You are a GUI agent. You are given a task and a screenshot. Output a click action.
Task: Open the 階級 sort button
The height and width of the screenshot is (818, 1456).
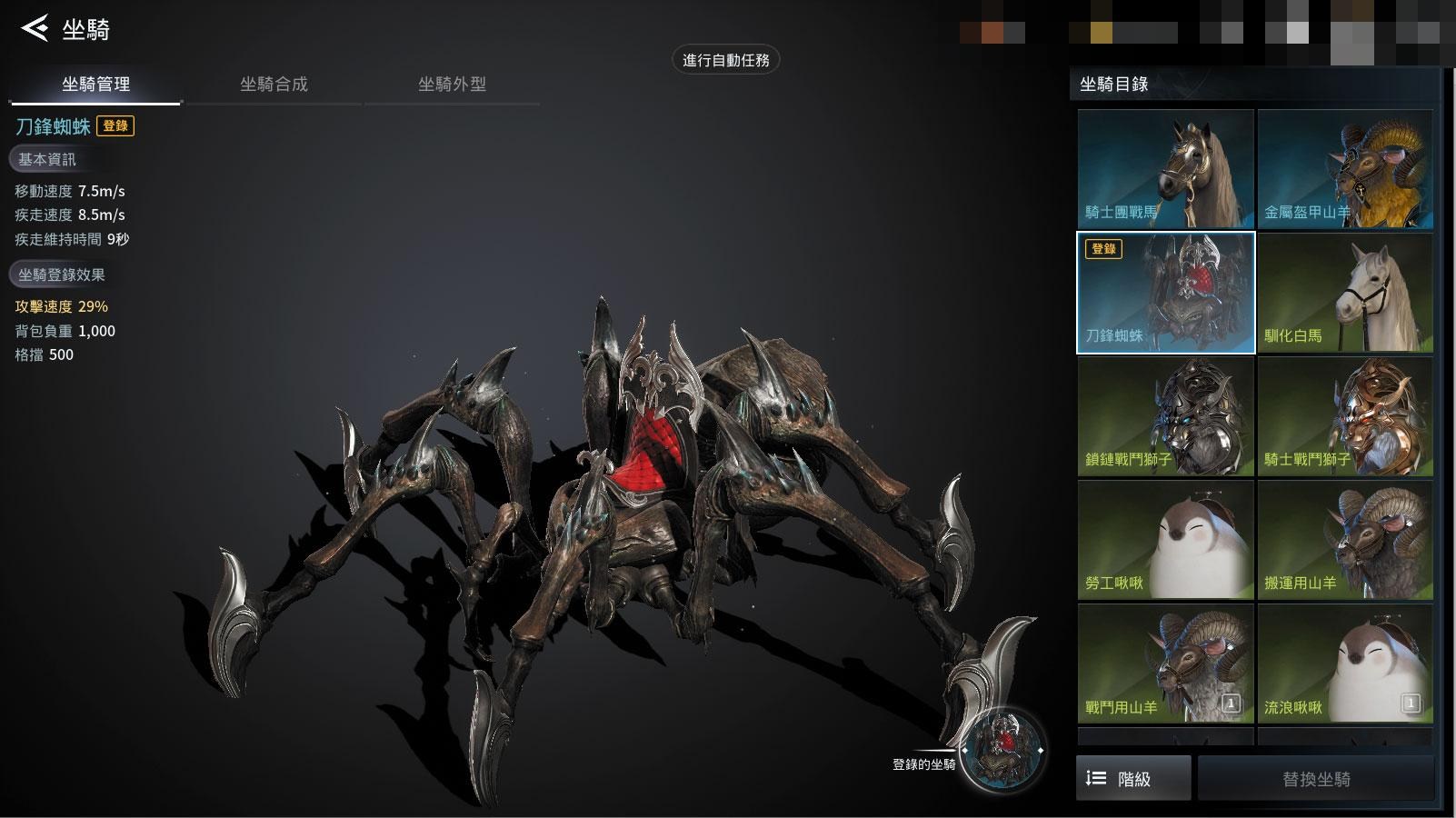(x=1133, y=778)
